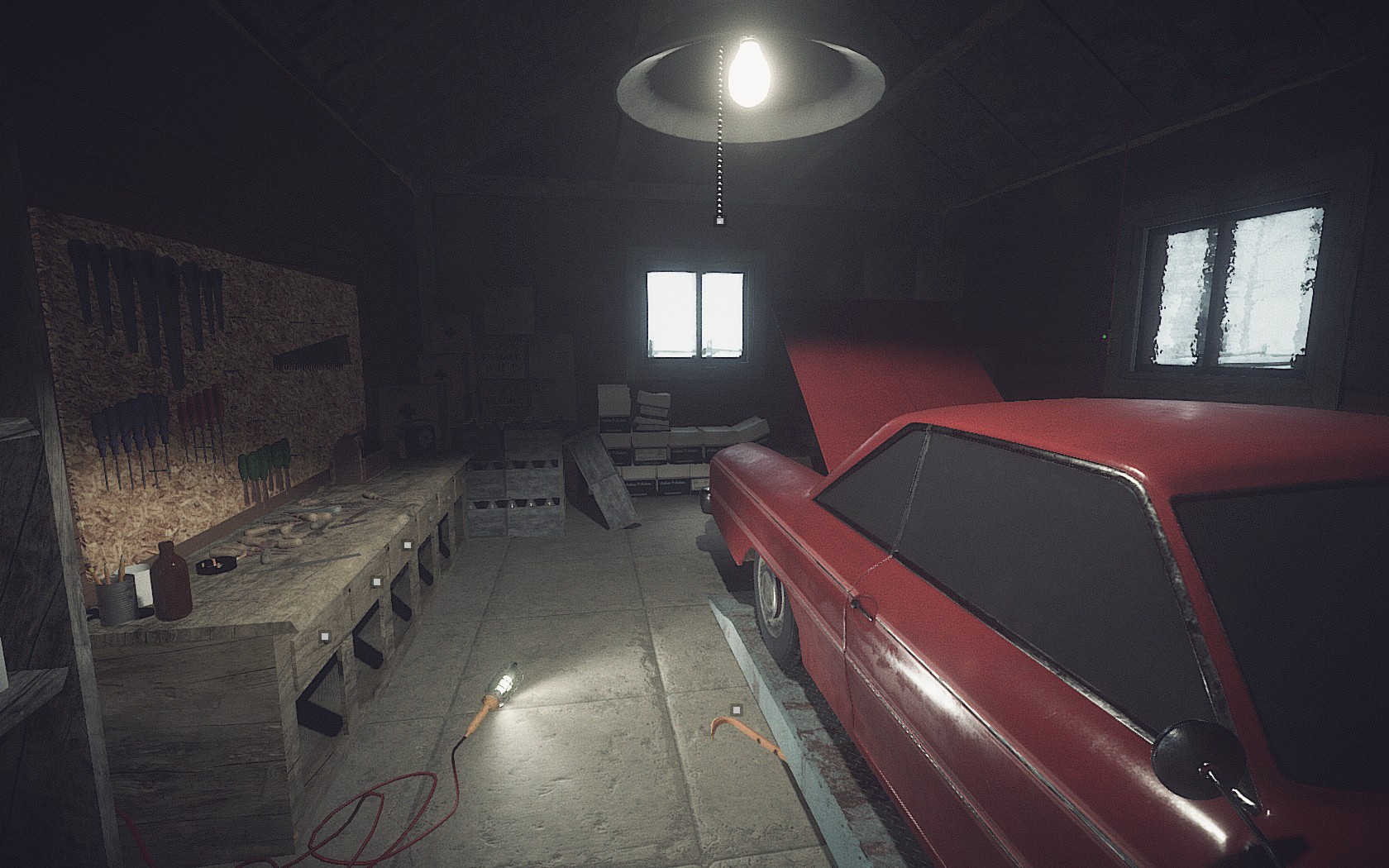1389x868 pixels.
Task: Click the marker on the lamp pull chain
Action: pyautogui.click(x=718, y=221)
